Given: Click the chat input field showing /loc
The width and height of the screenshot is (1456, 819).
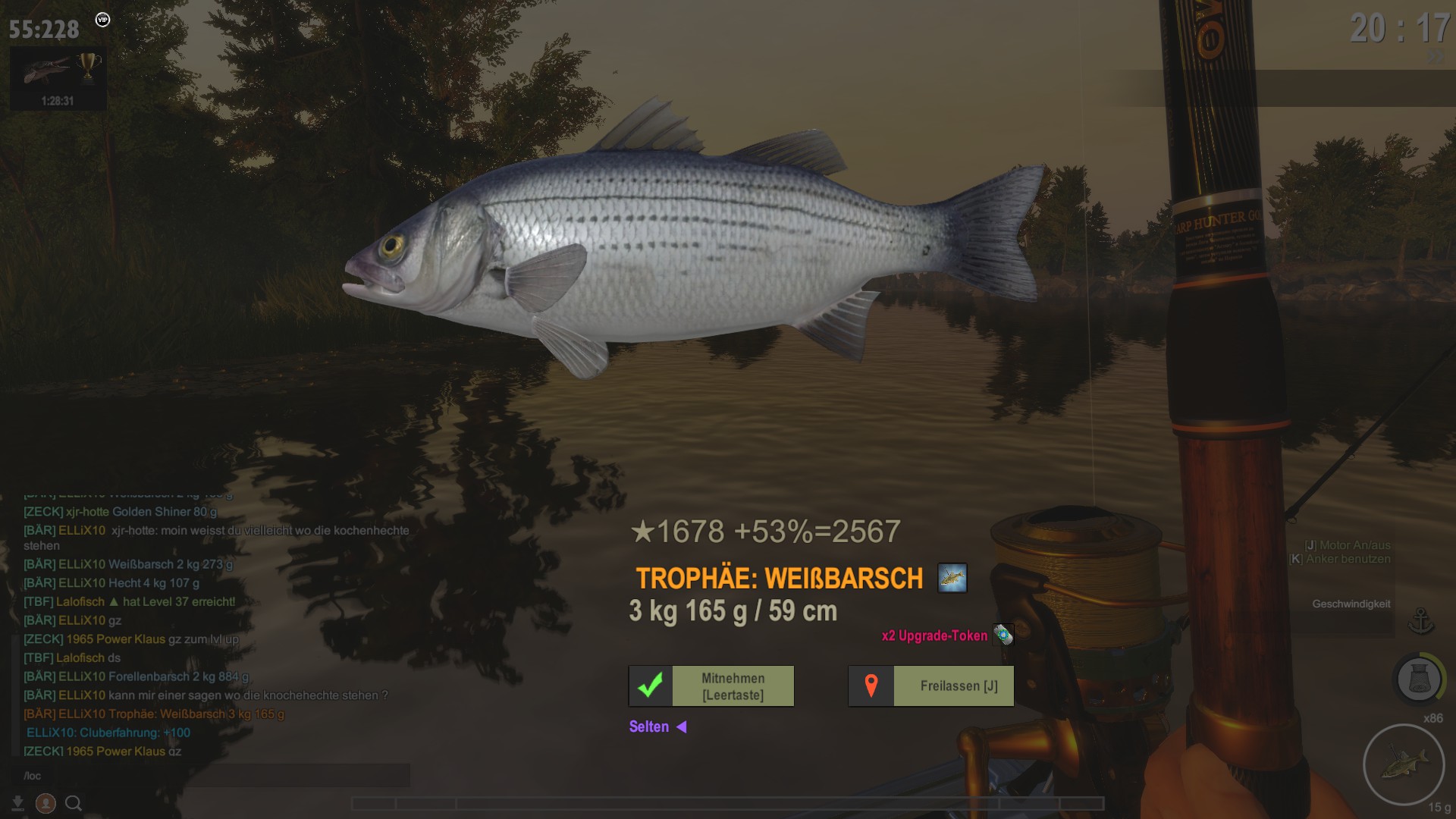Looking at the screenshot, I should 212,776.
